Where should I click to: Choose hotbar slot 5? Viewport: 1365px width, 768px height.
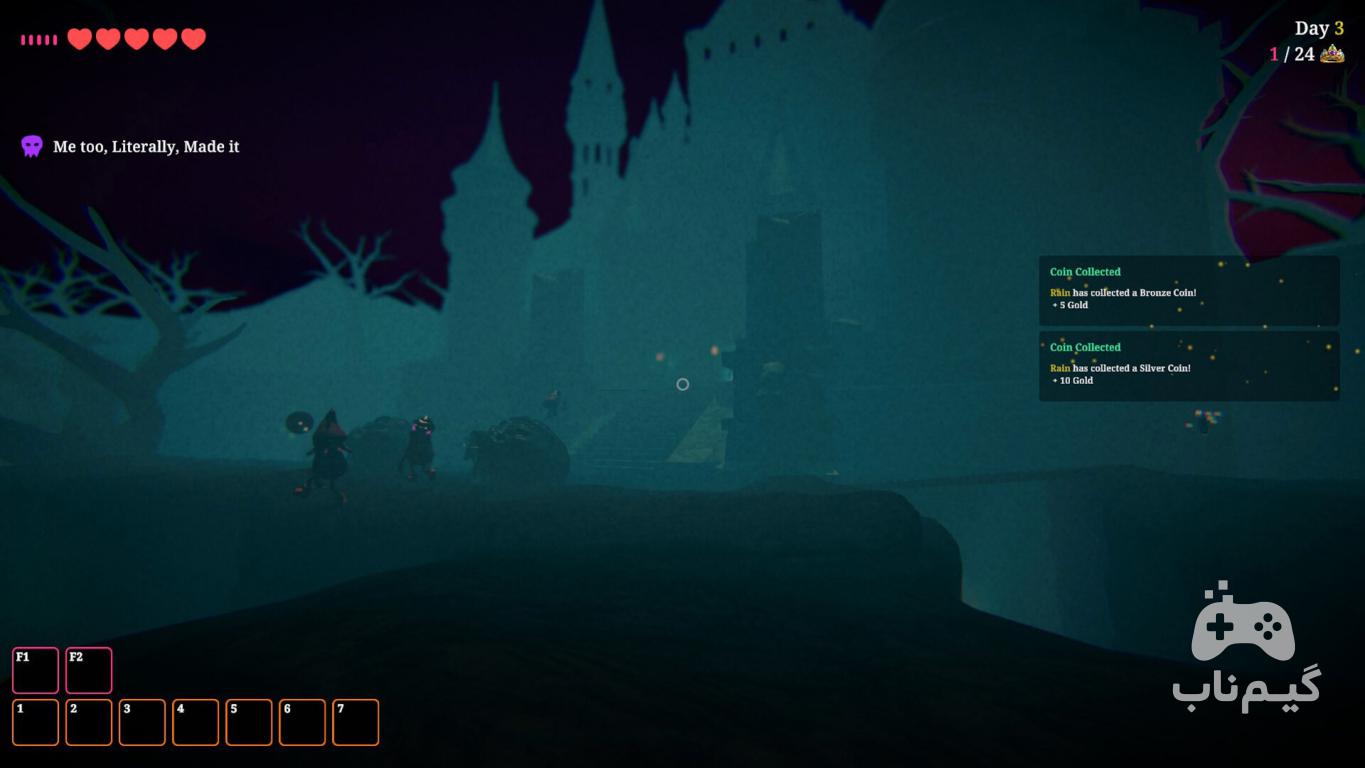[249, 722]
